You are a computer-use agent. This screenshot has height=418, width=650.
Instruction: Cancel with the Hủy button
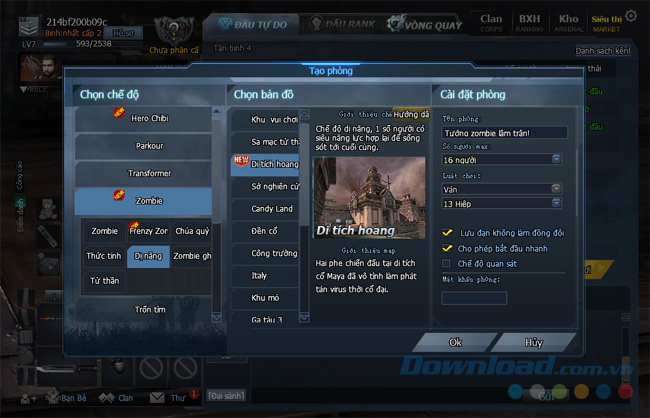pos(533,342)
